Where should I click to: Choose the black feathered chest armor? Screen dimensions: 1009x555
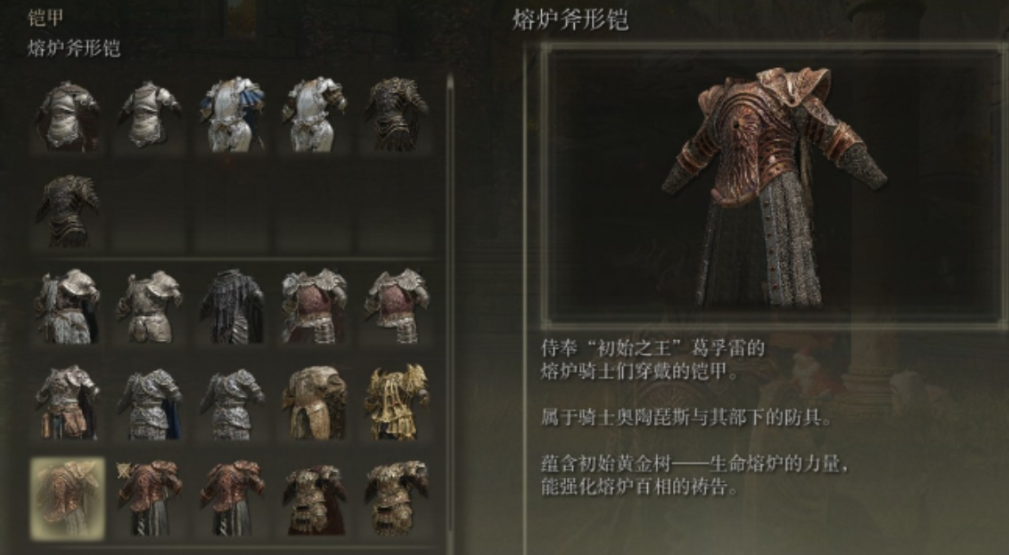[x=232, y=305]
